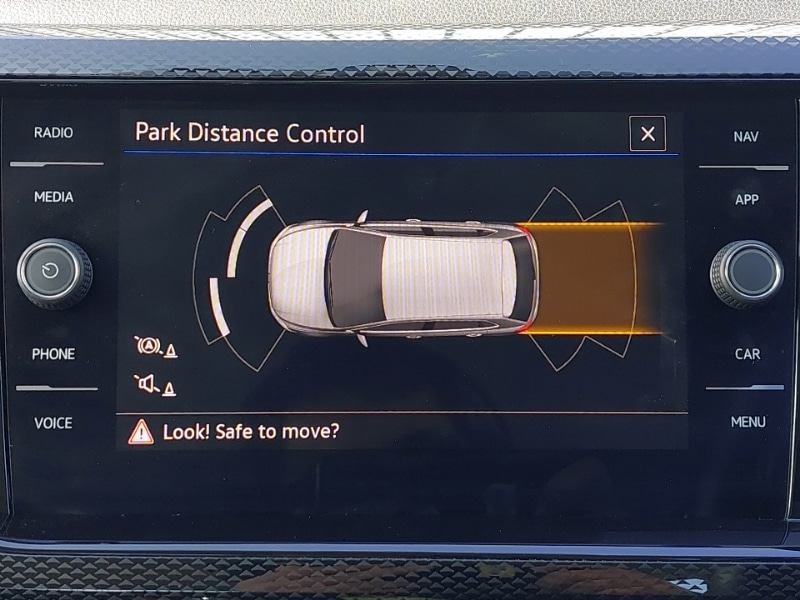The image size is (800, 600).
Task: Open the main MENU
Action: (x=747, y=422)
